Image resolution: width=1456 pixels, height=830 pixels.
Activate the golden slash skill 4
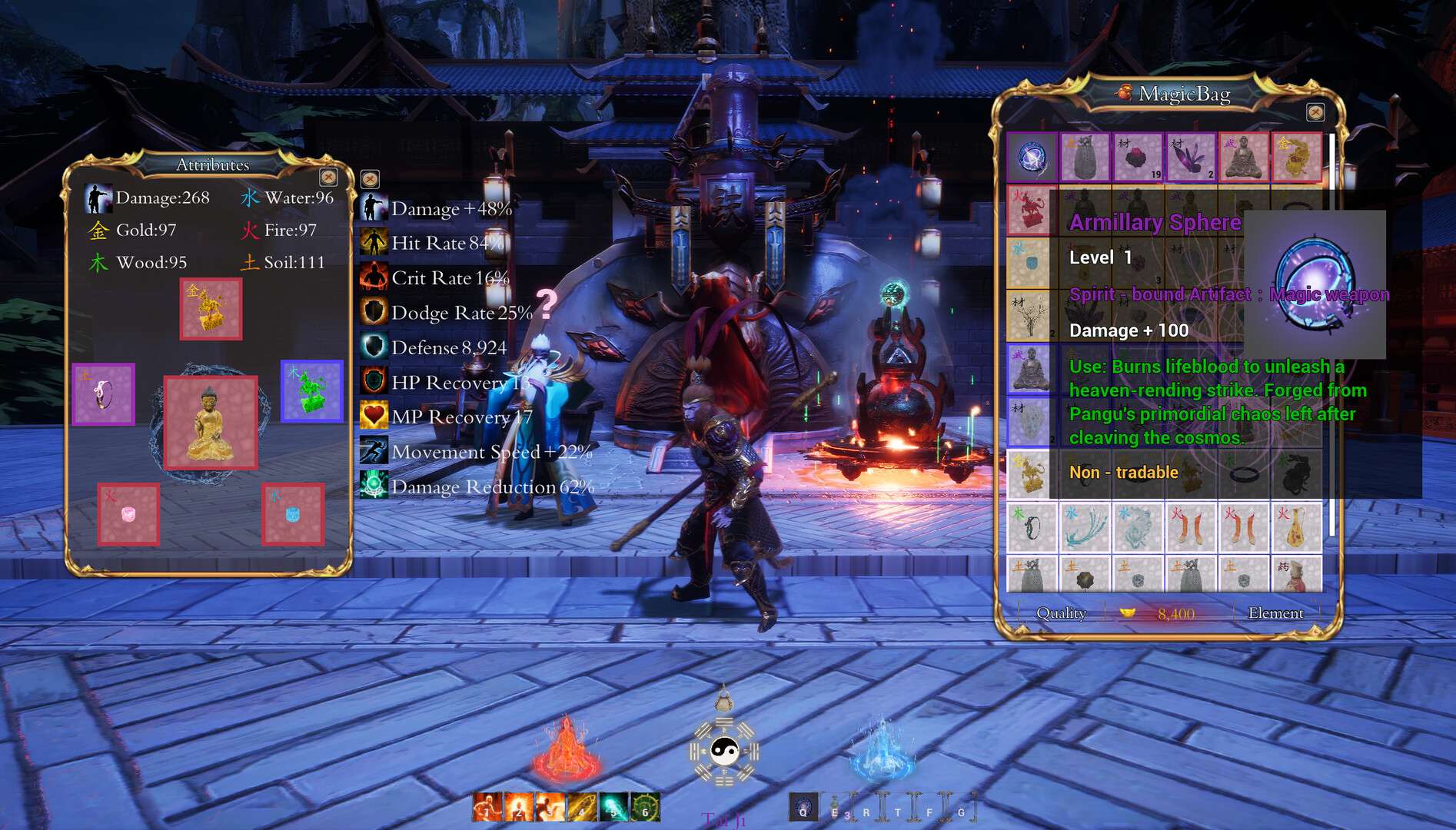pos(582,808)
